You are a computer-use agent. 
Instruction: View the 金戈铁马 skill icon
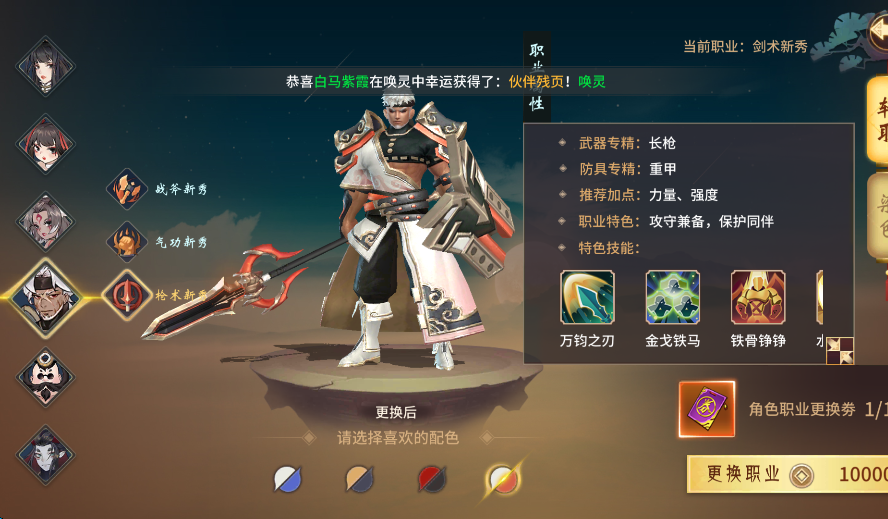(673, 297)
